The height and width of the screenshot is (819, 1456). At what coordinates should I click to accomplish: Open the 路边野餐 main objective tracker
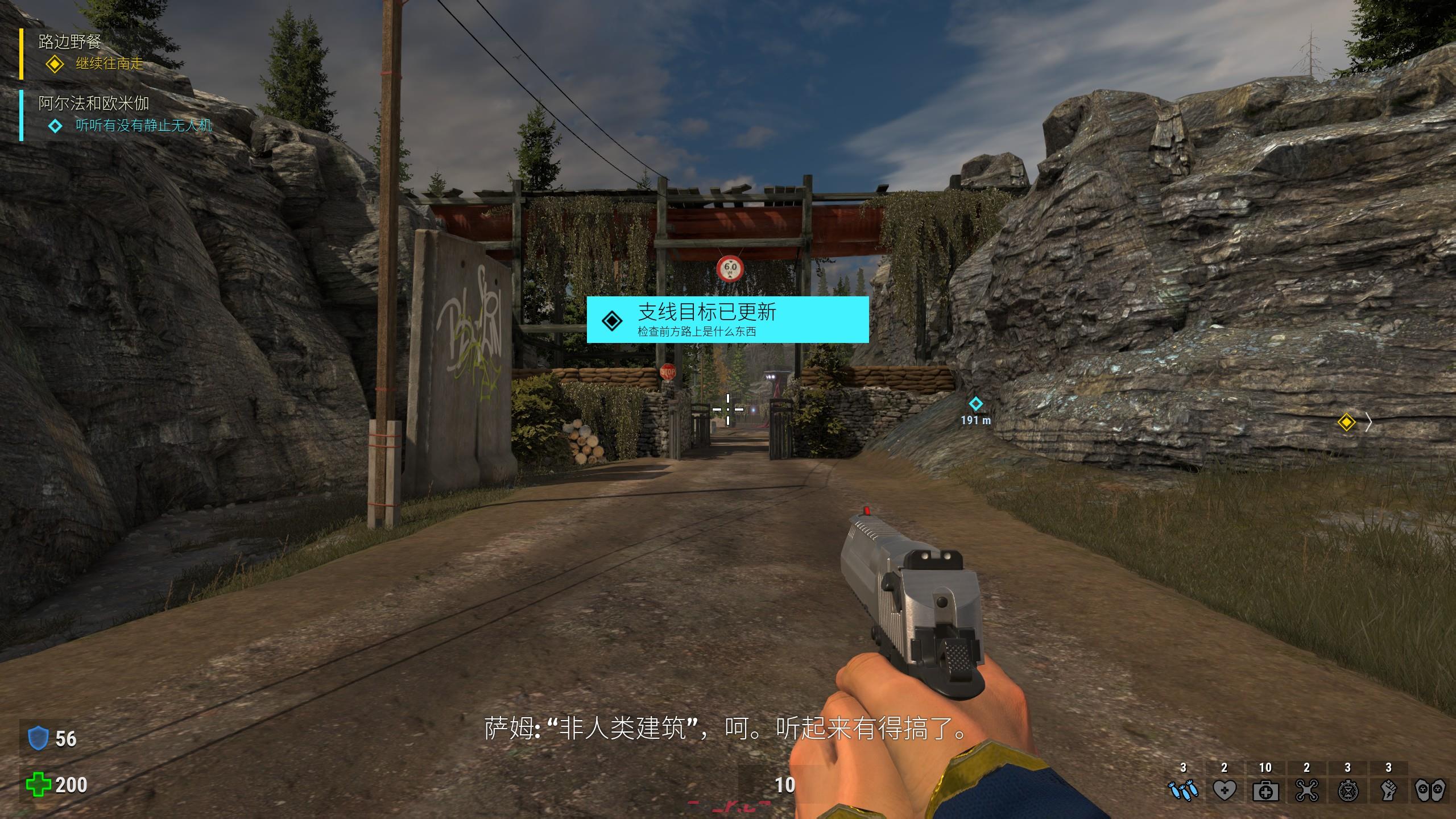pos(70,42)
